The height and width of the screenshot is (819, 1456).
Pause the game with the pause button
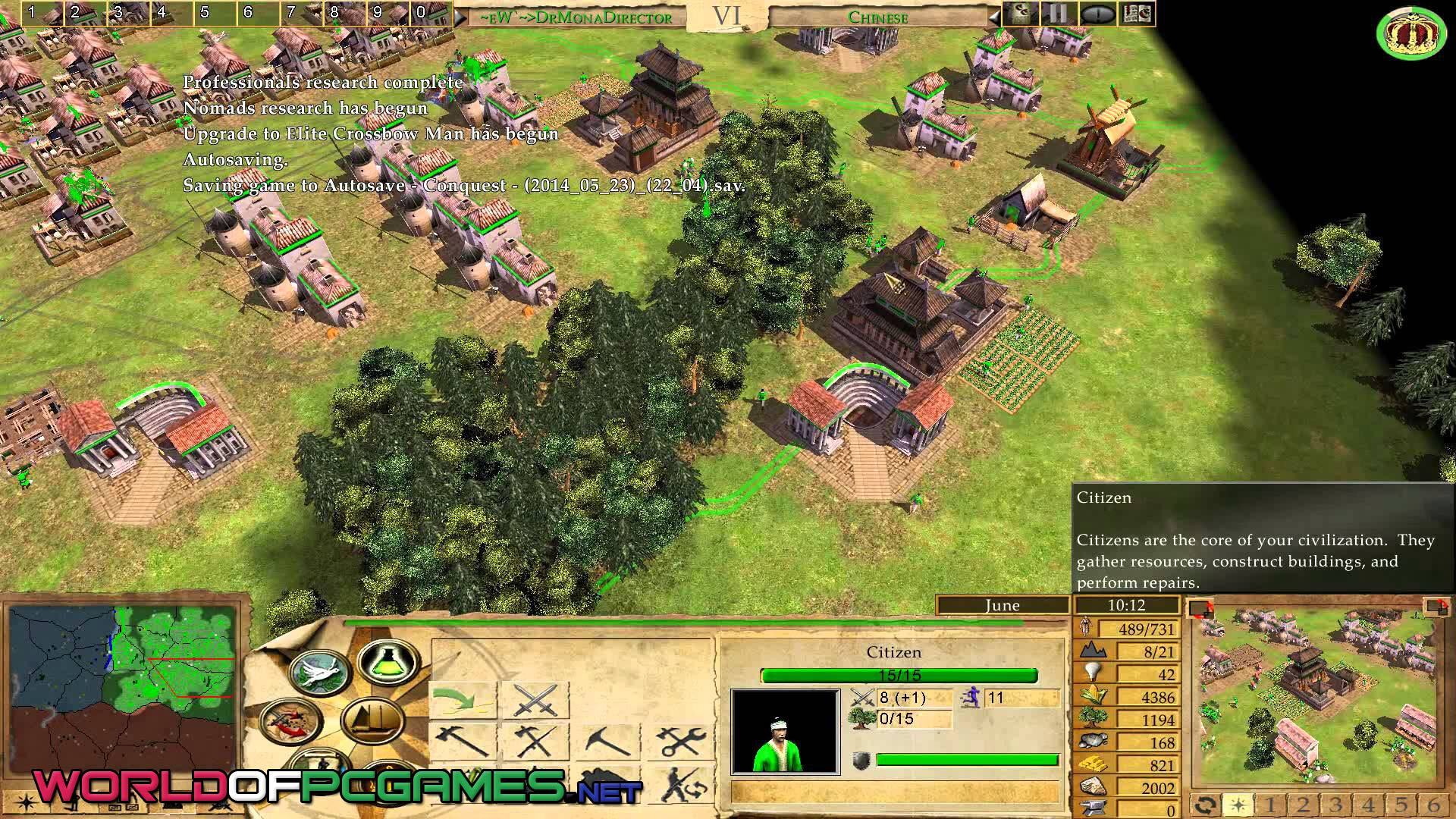pos(1058,14)
